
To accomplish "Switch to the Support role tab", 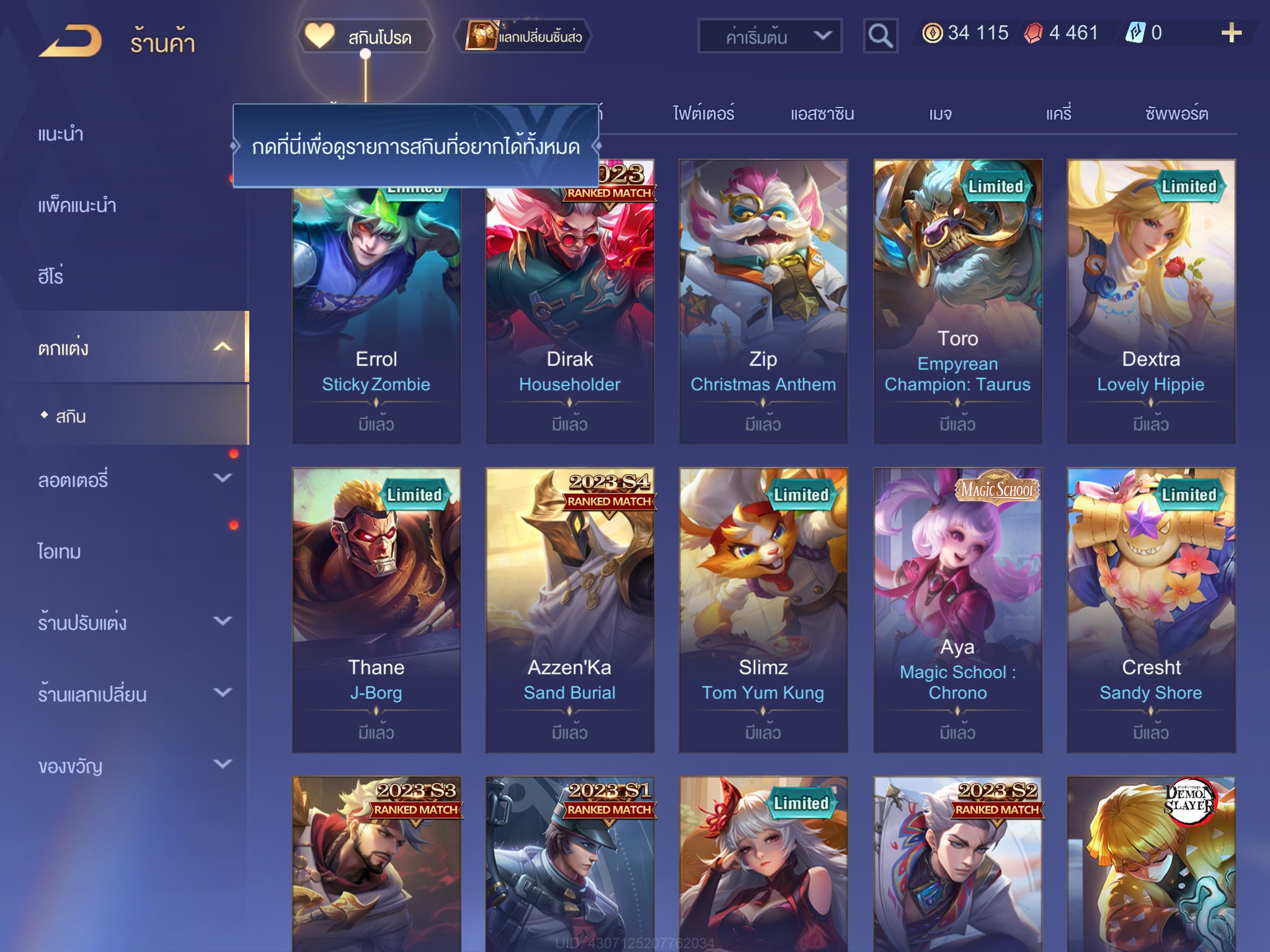I will 1176,113.
